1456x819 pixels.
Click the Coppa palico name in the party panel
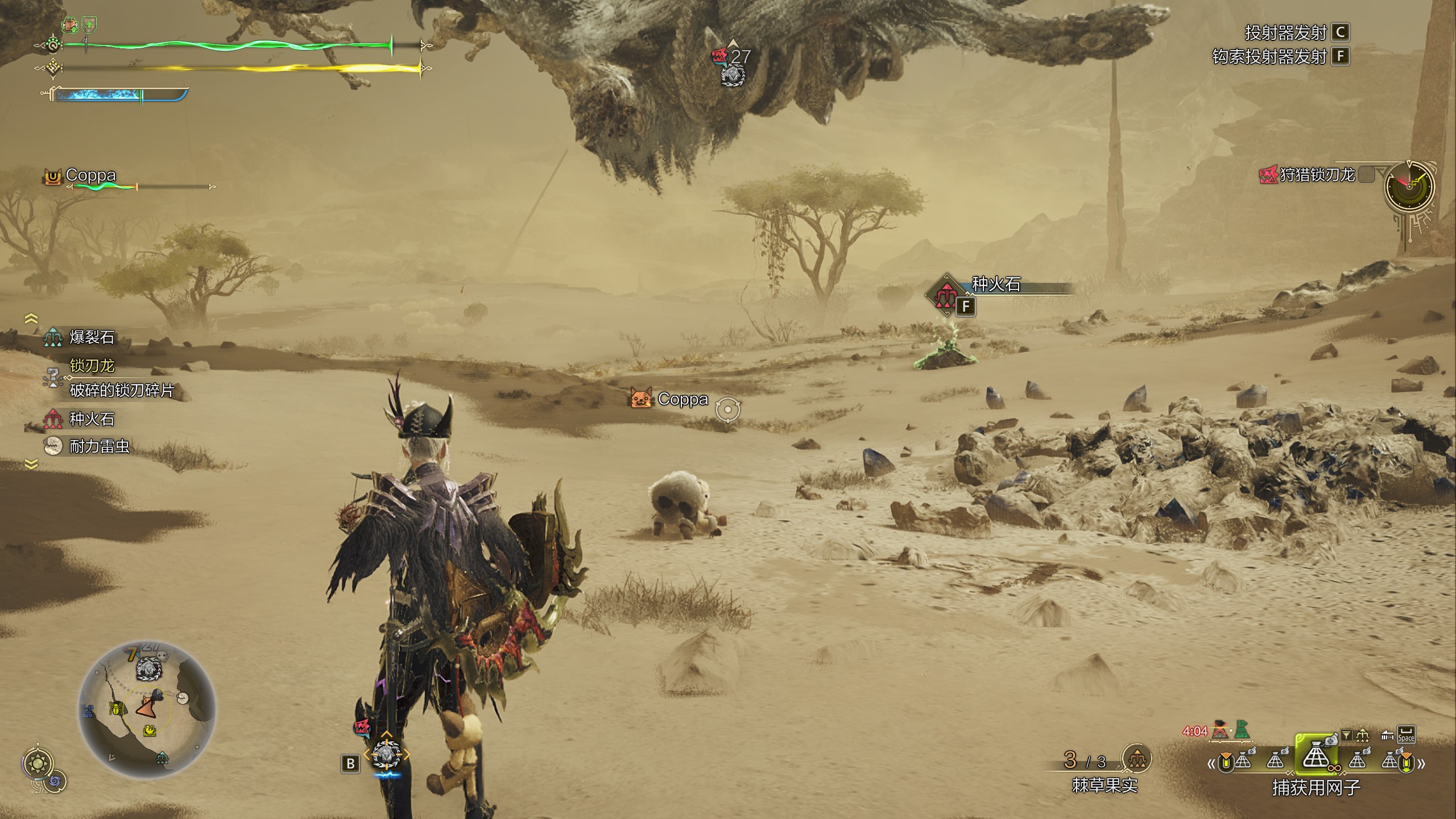tap(90, 175)
